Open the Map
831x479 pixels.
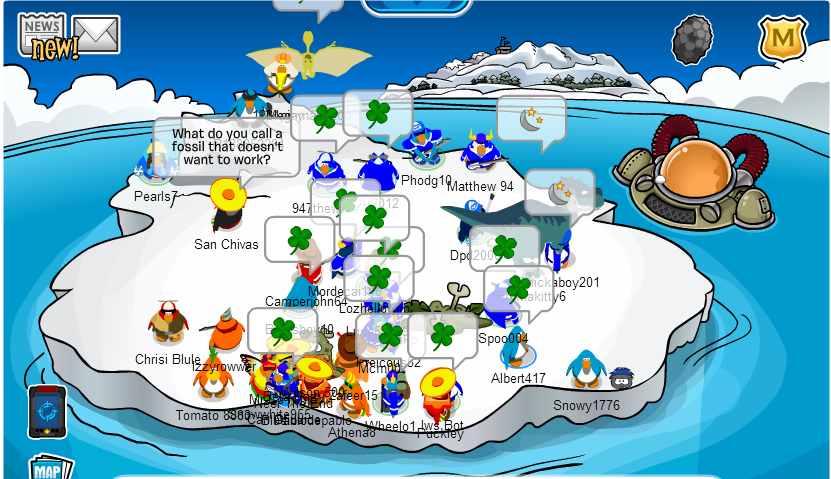click(x=47, y=469)
